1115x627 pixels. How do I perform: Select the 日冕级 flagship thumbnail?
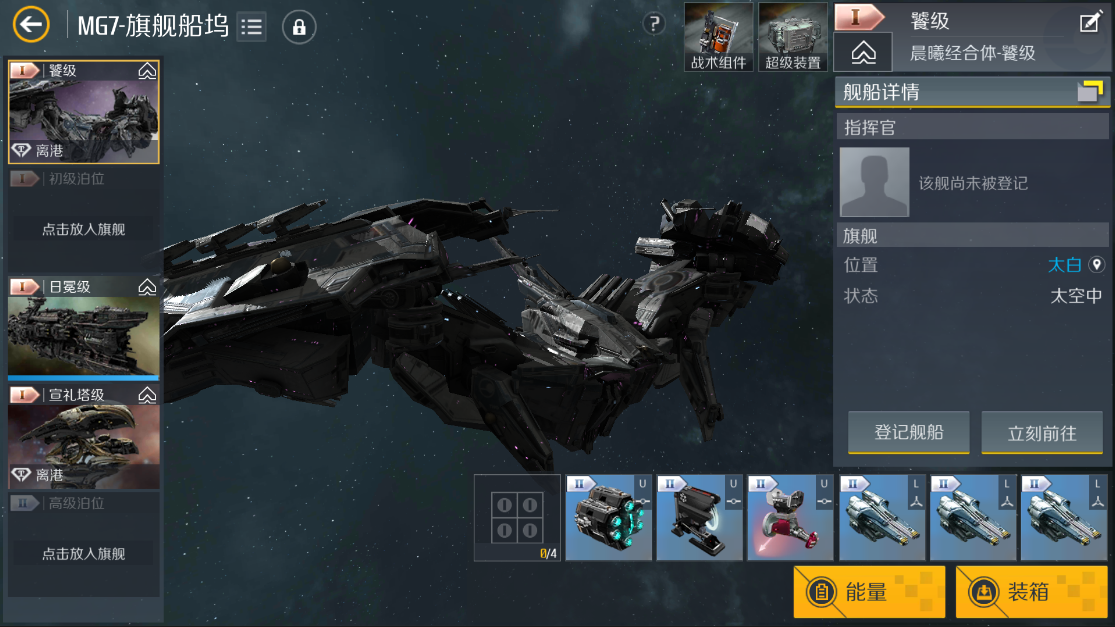(83, 329)
